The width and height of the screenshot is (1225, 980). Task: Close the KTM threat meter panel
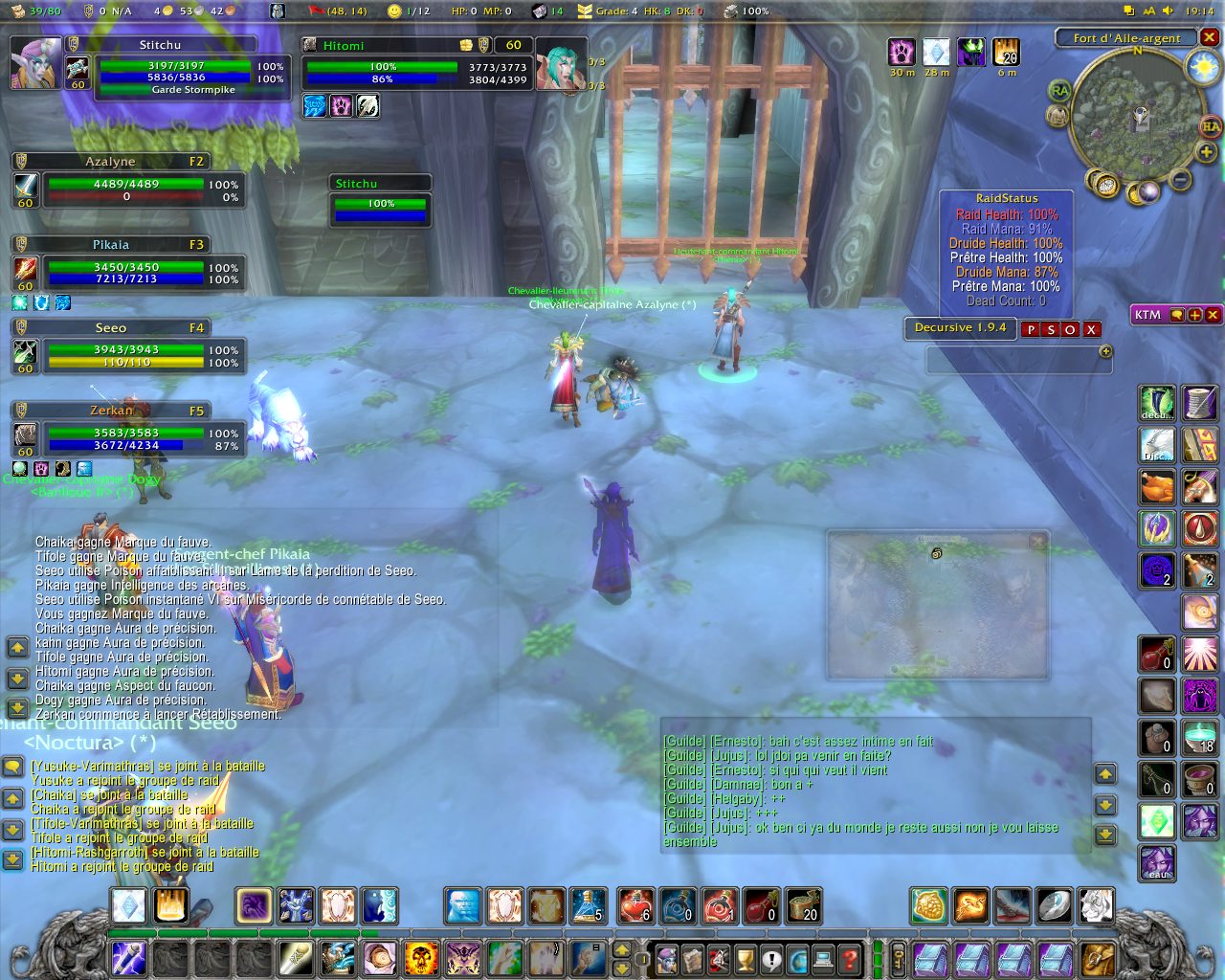click(1213, 315)
